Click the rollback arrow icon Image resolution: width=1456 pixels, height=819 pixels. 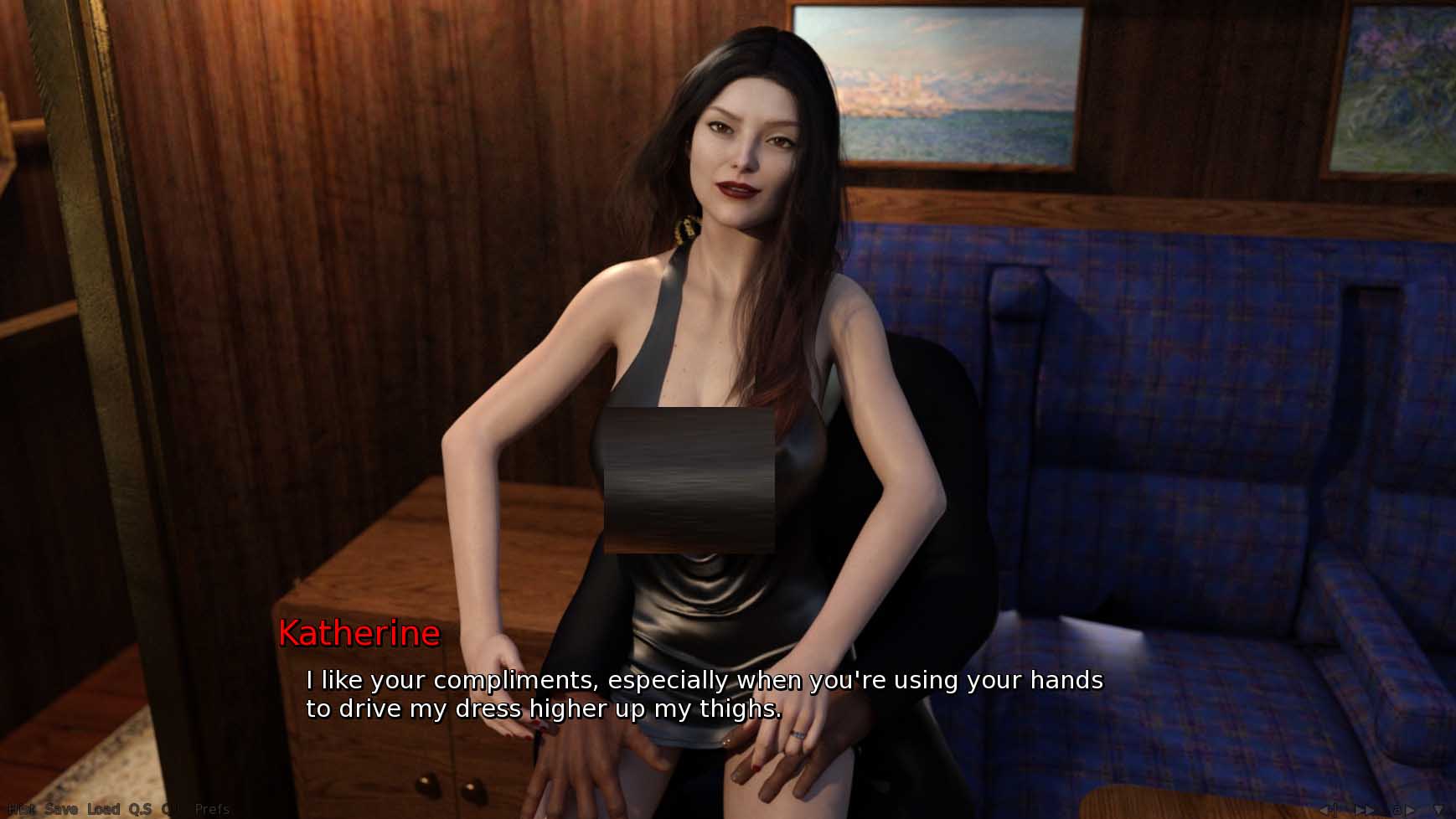[1328, 809]
